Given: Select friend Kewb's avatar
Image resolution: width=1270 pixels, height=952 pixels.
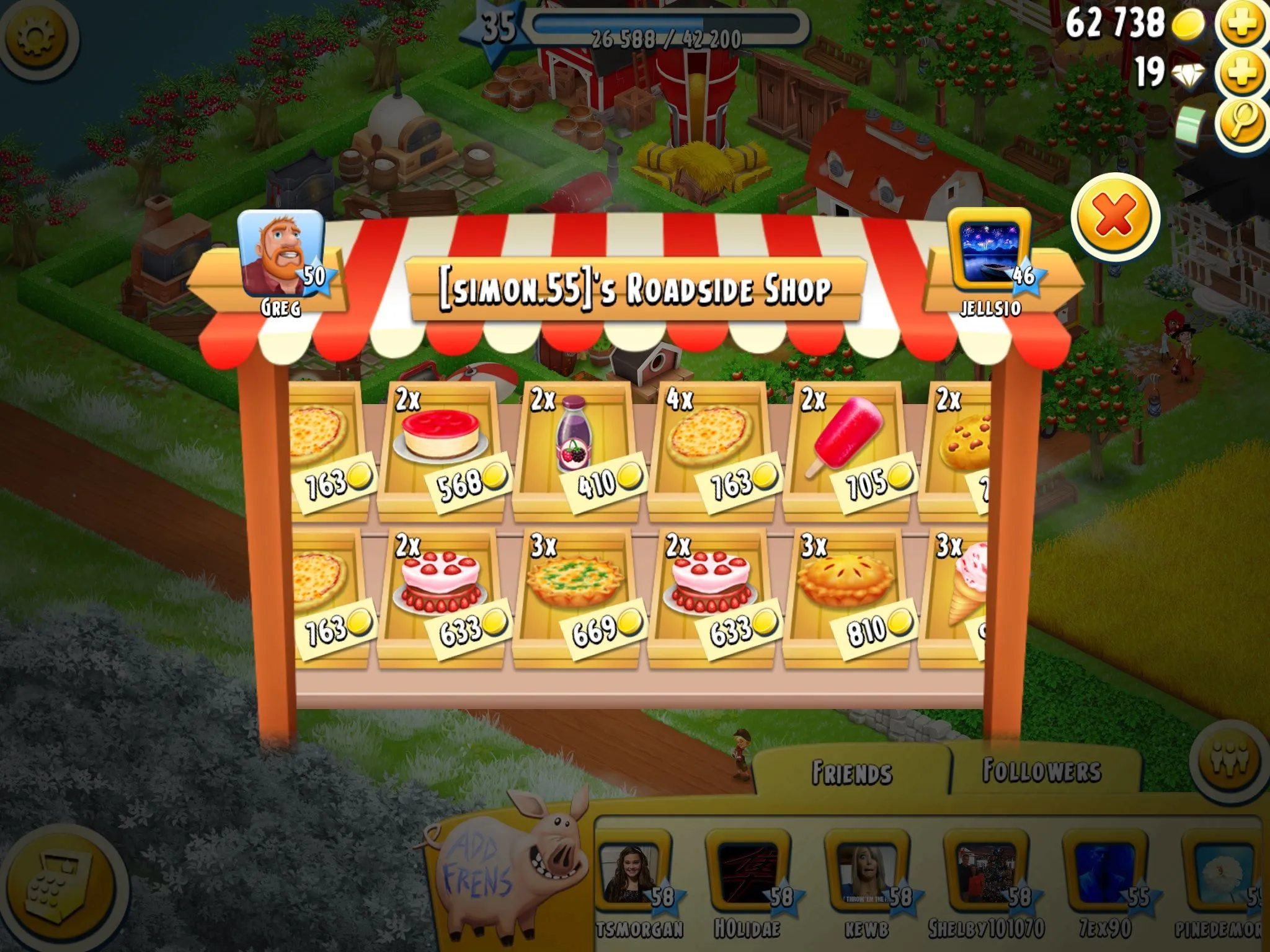Looking at the screenshot, I should [x=865, y=875].
